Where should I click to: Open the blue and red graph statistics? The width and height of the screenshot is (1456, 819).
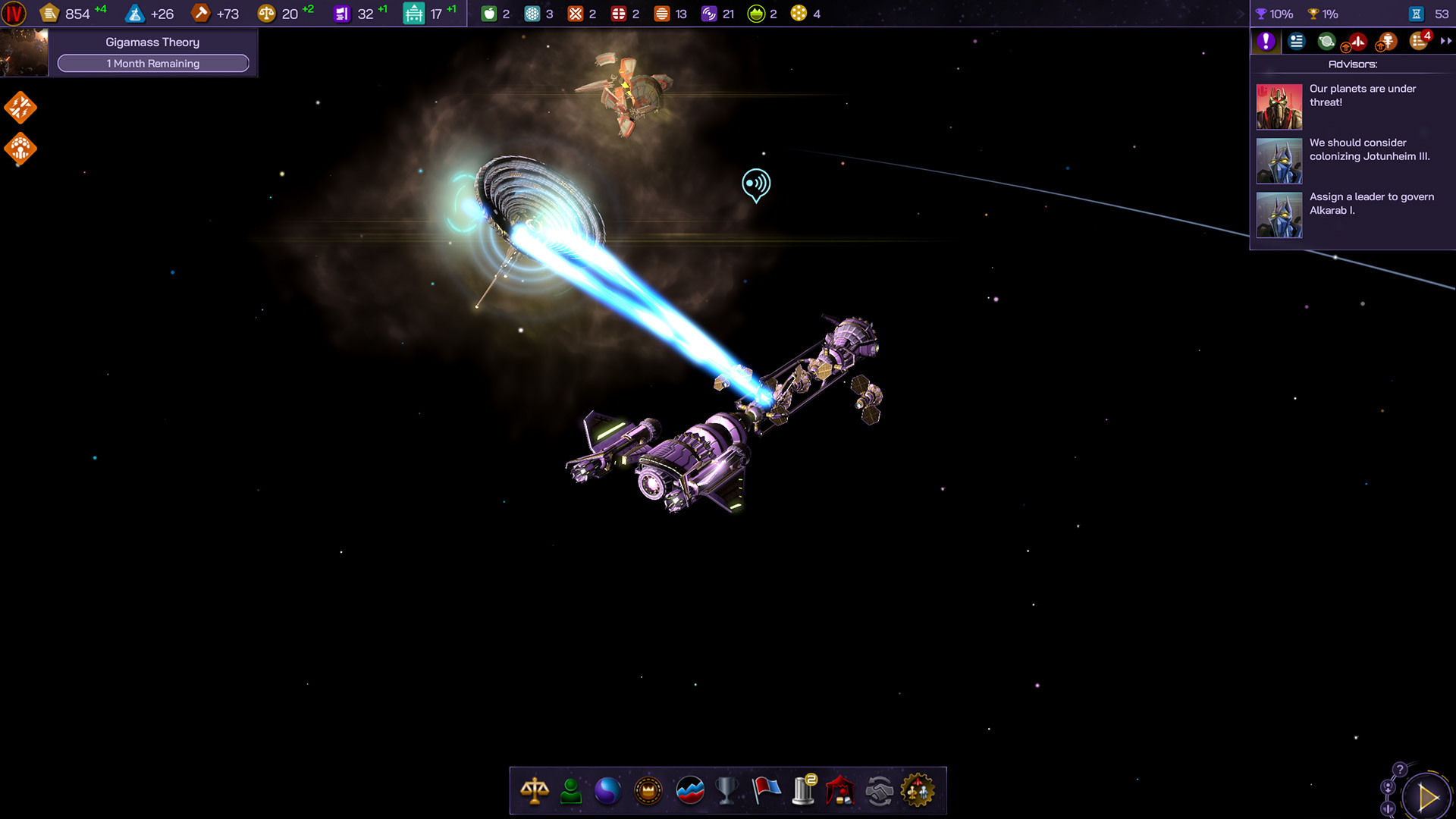[689, 791]
